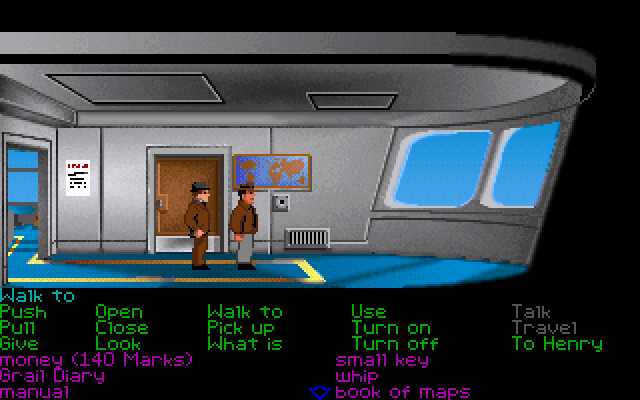Pick the Look verb
The height and width of the screenshot is (400, 640).
coord(117,344)
